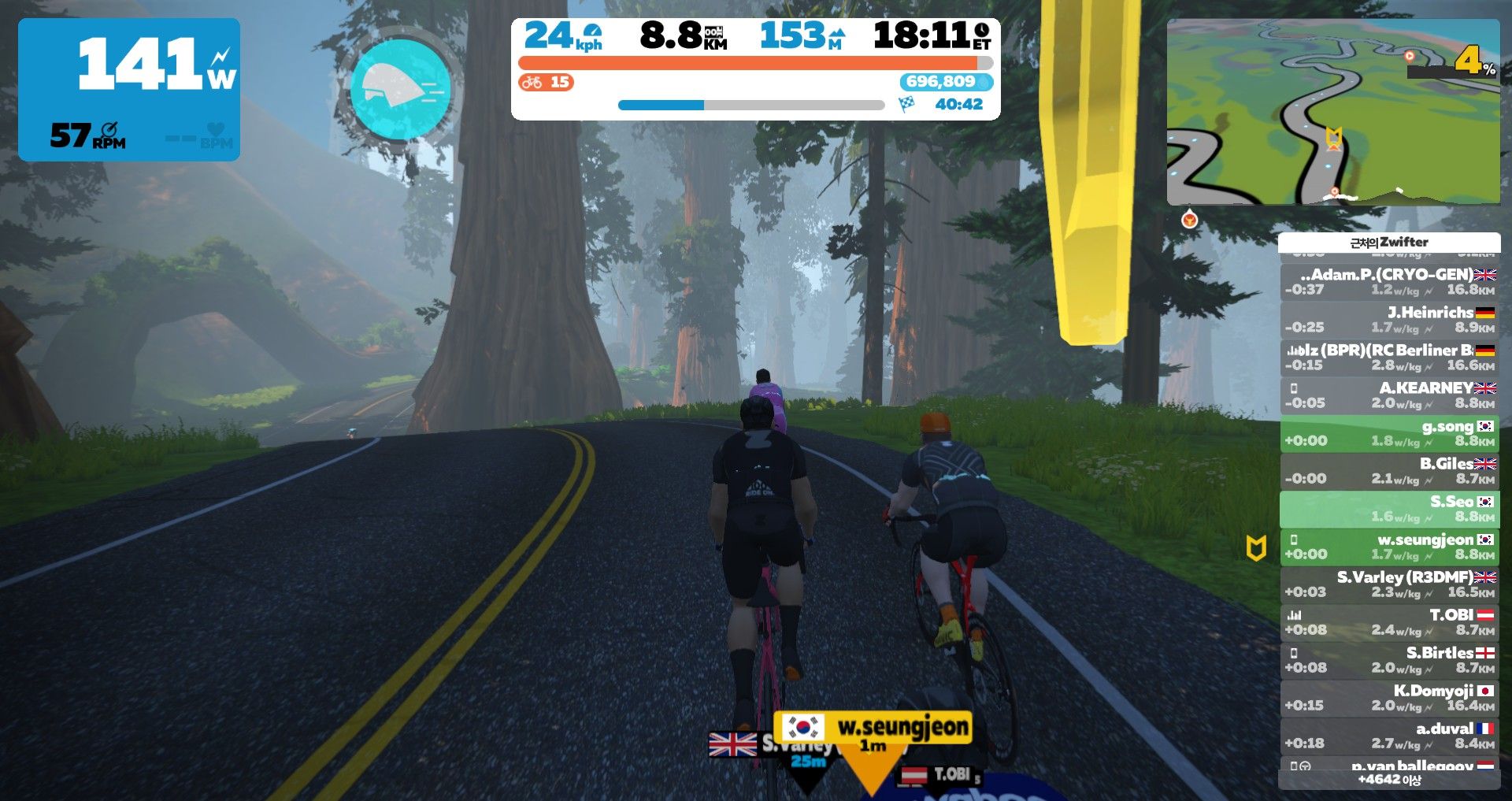Select rider J.Heinrichs in nearby list
The width and height of the screenshot is (1512, 801).
[x=1389, y=320]
